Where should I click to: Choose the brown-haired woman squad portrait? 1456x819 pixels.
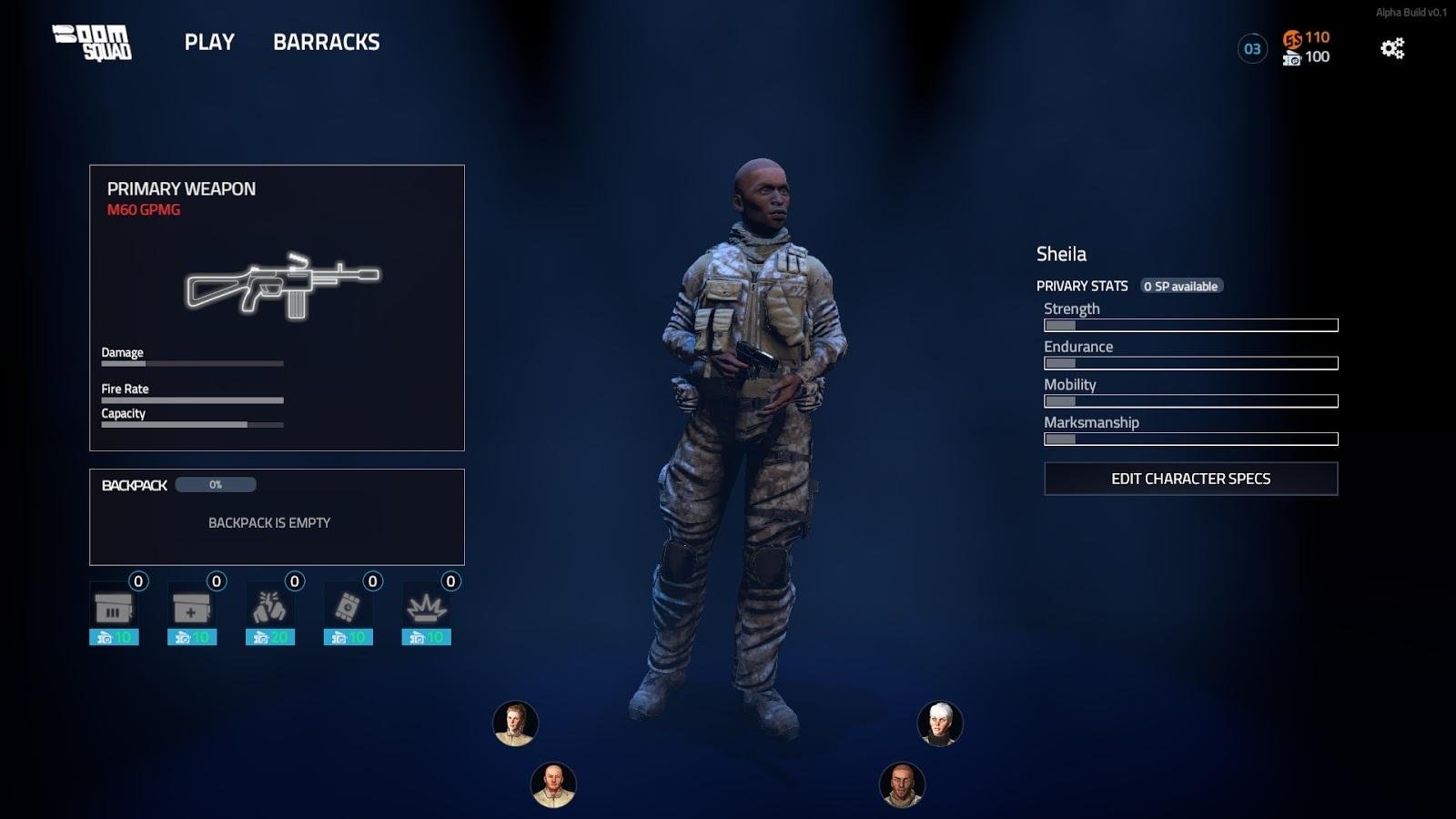click(x=515, y=724)
